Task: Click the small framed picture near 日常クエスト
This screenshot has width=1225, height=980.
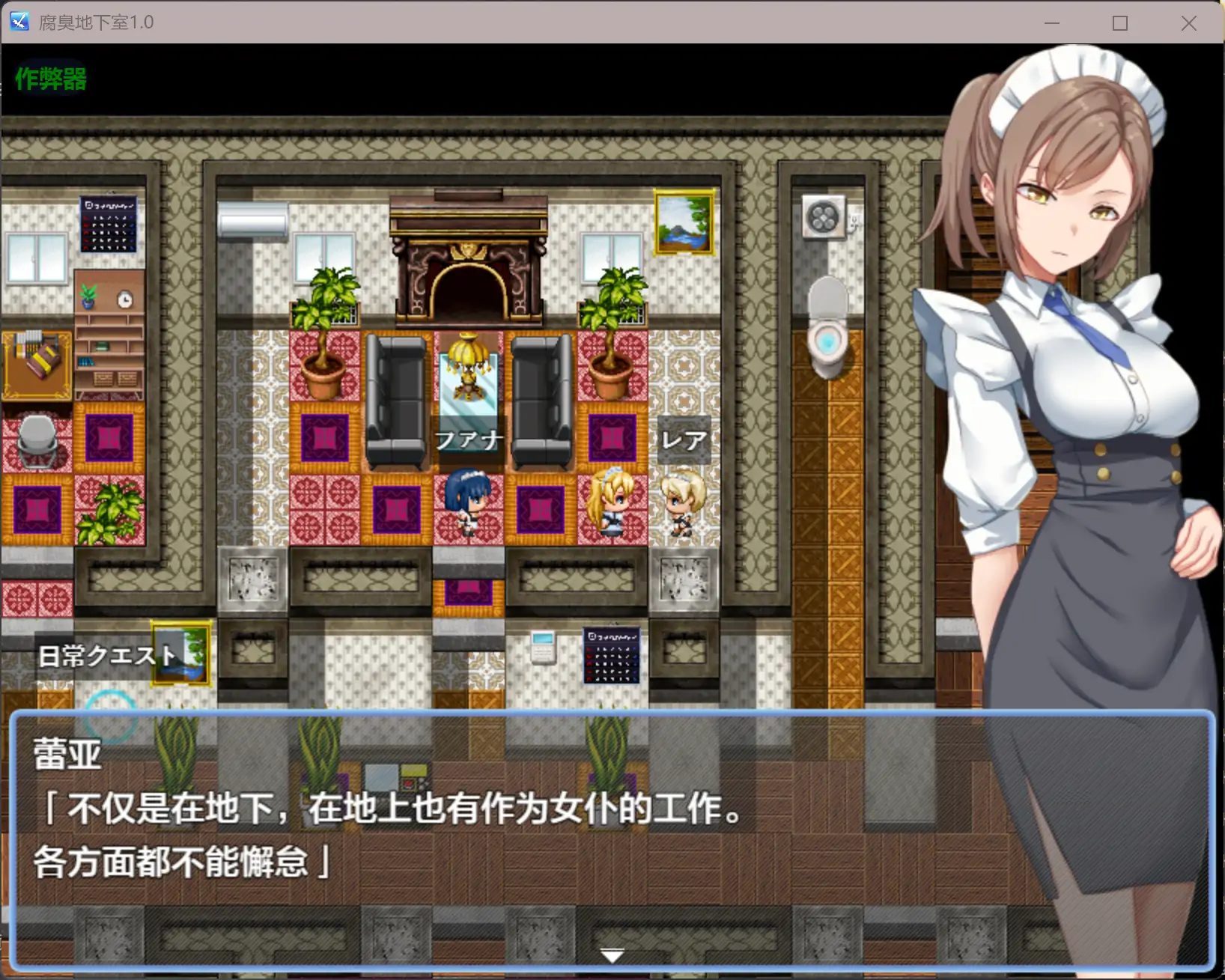Action: tap(180, 653)
